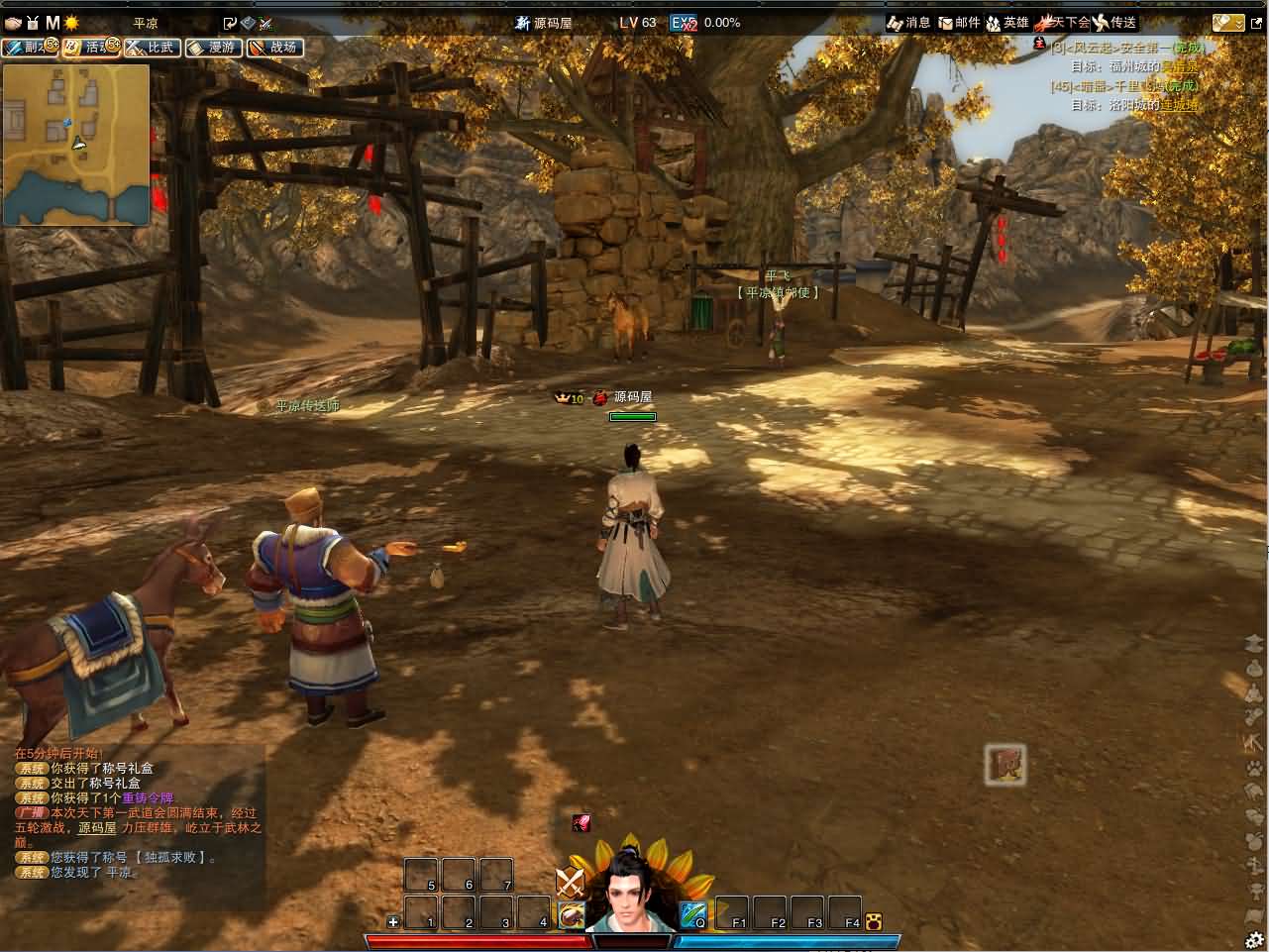Open the yellow paw pet icon
This screenshot has height=952, width=1269.
click(x=874, y=921)
